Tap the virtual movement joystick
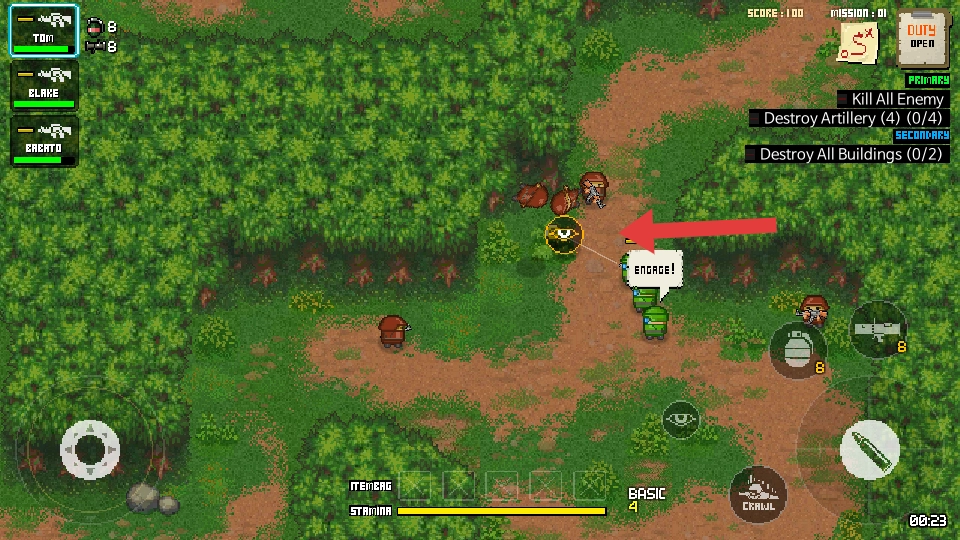This screenshot has width=960, height=540. pyautogui.click(x=90, y=448)
